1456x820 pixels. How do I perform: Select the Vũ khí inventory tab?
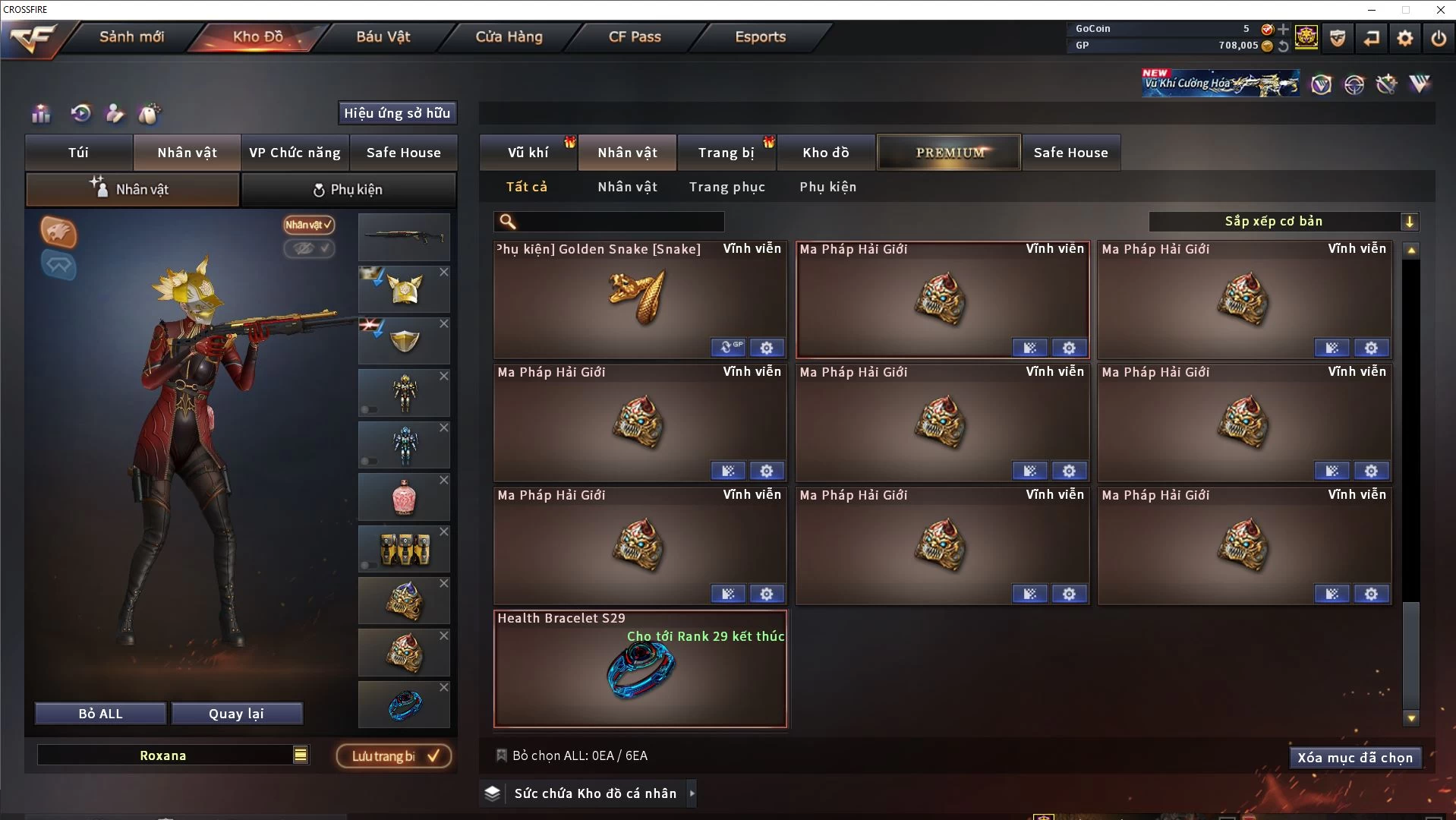tap(528, 153)
